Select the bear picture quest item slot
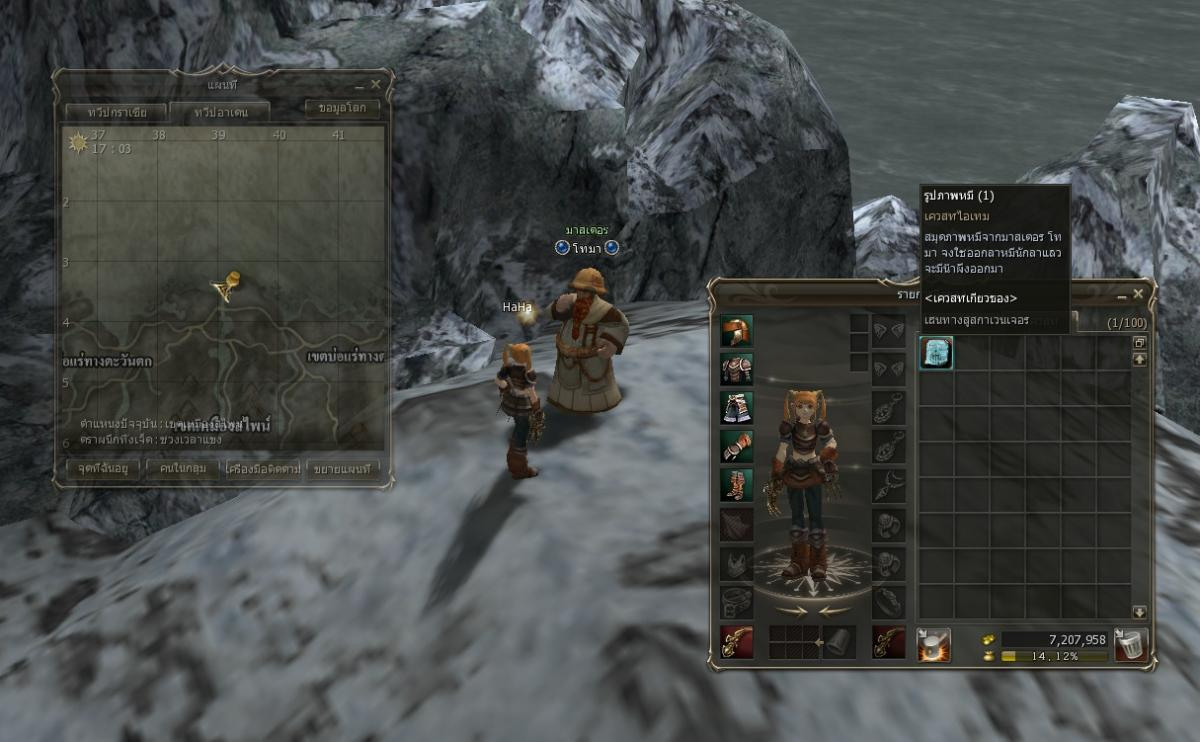The width and height of the screenshot is (1200, 742). click(x=936, y=353)
